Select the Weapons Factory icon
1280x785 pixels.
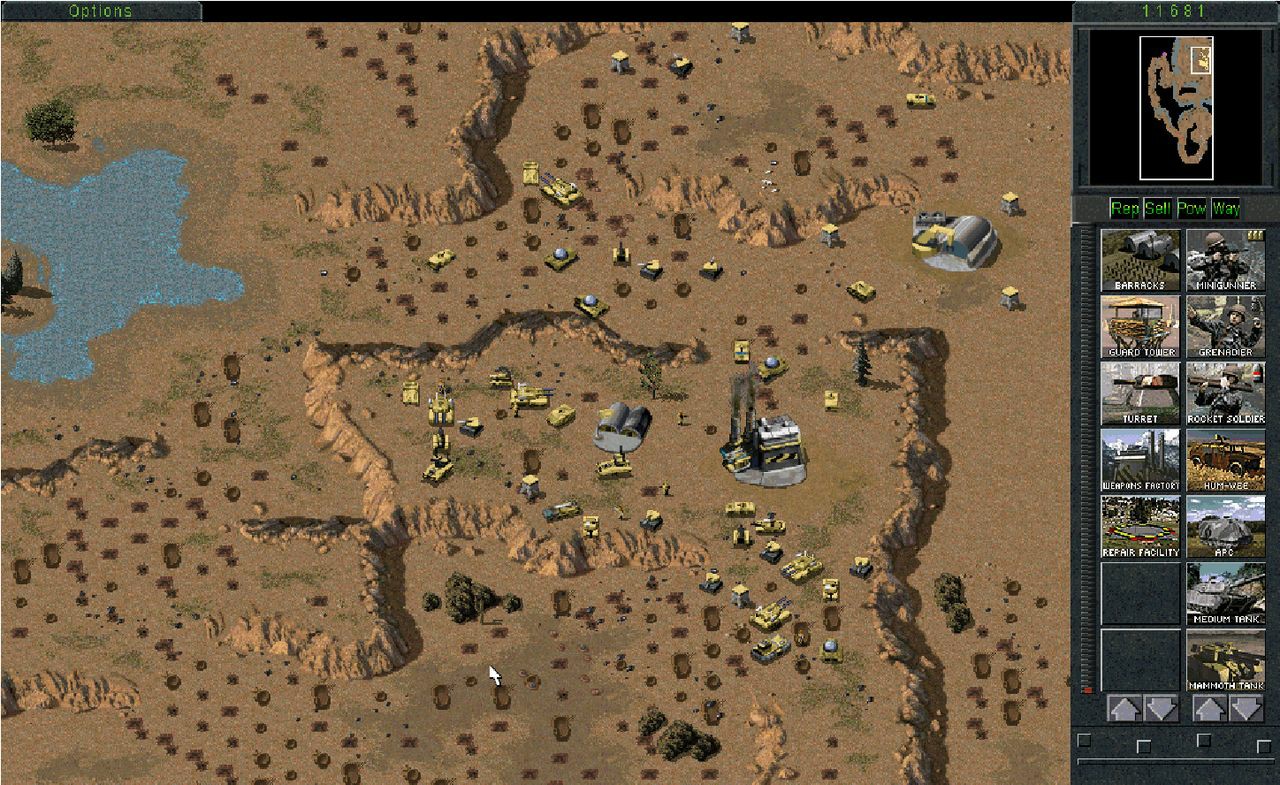[x=1141, y=460]
